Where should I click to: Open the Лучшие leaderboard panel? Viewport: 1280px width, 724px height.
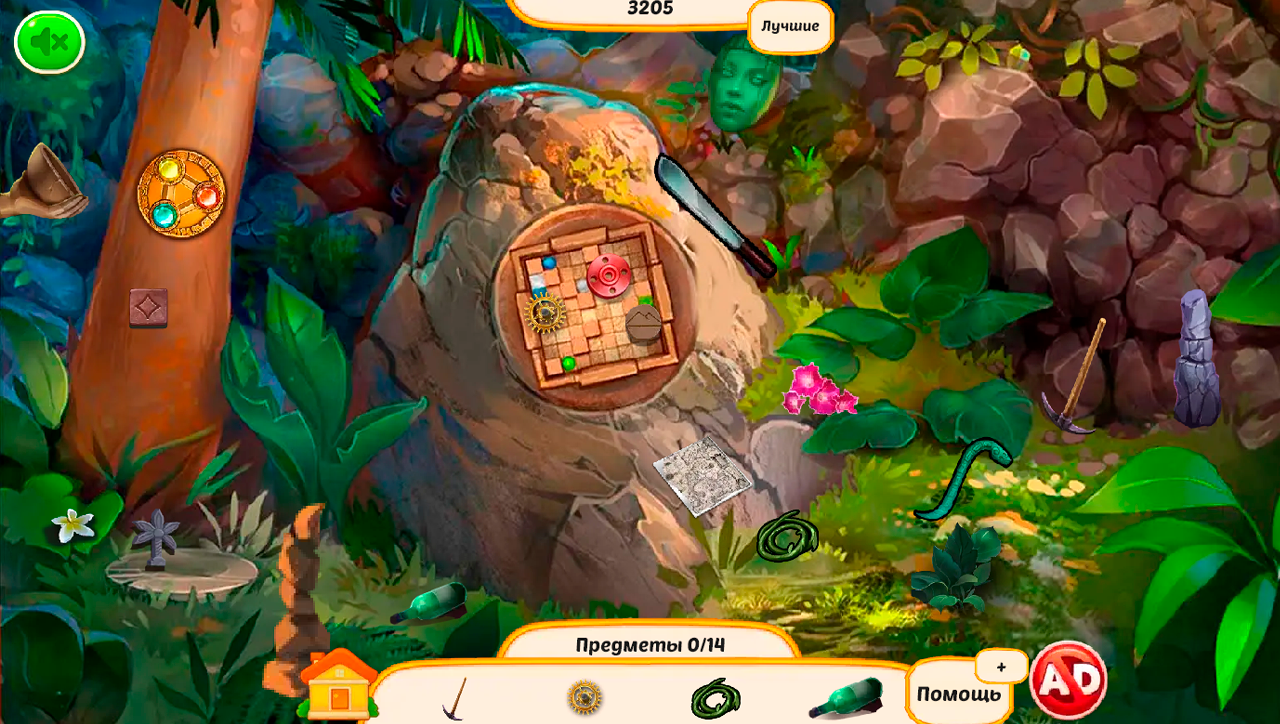789,26
